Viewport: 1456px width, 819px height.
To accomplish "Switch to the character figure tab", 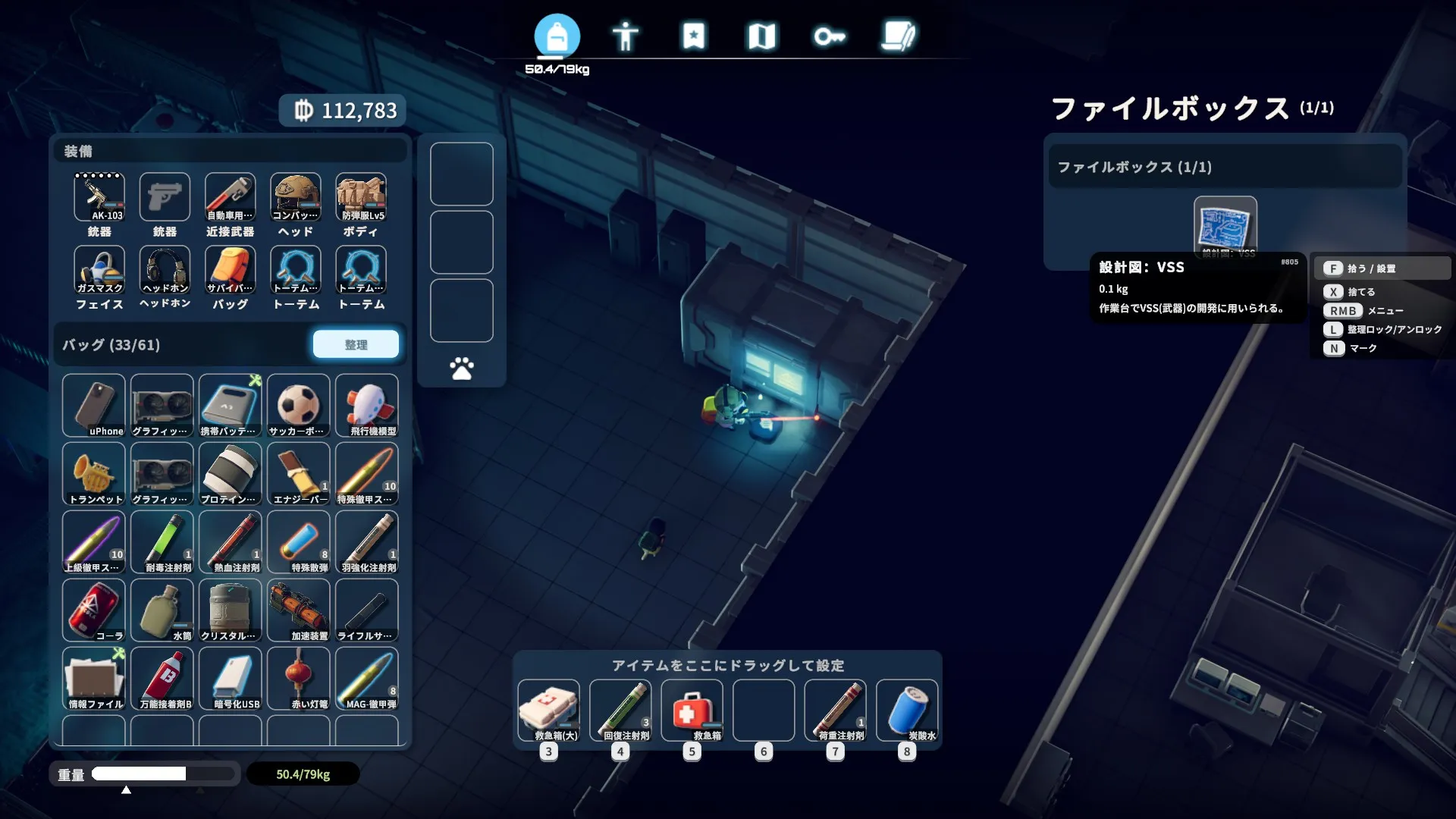I will pos(625,36).
